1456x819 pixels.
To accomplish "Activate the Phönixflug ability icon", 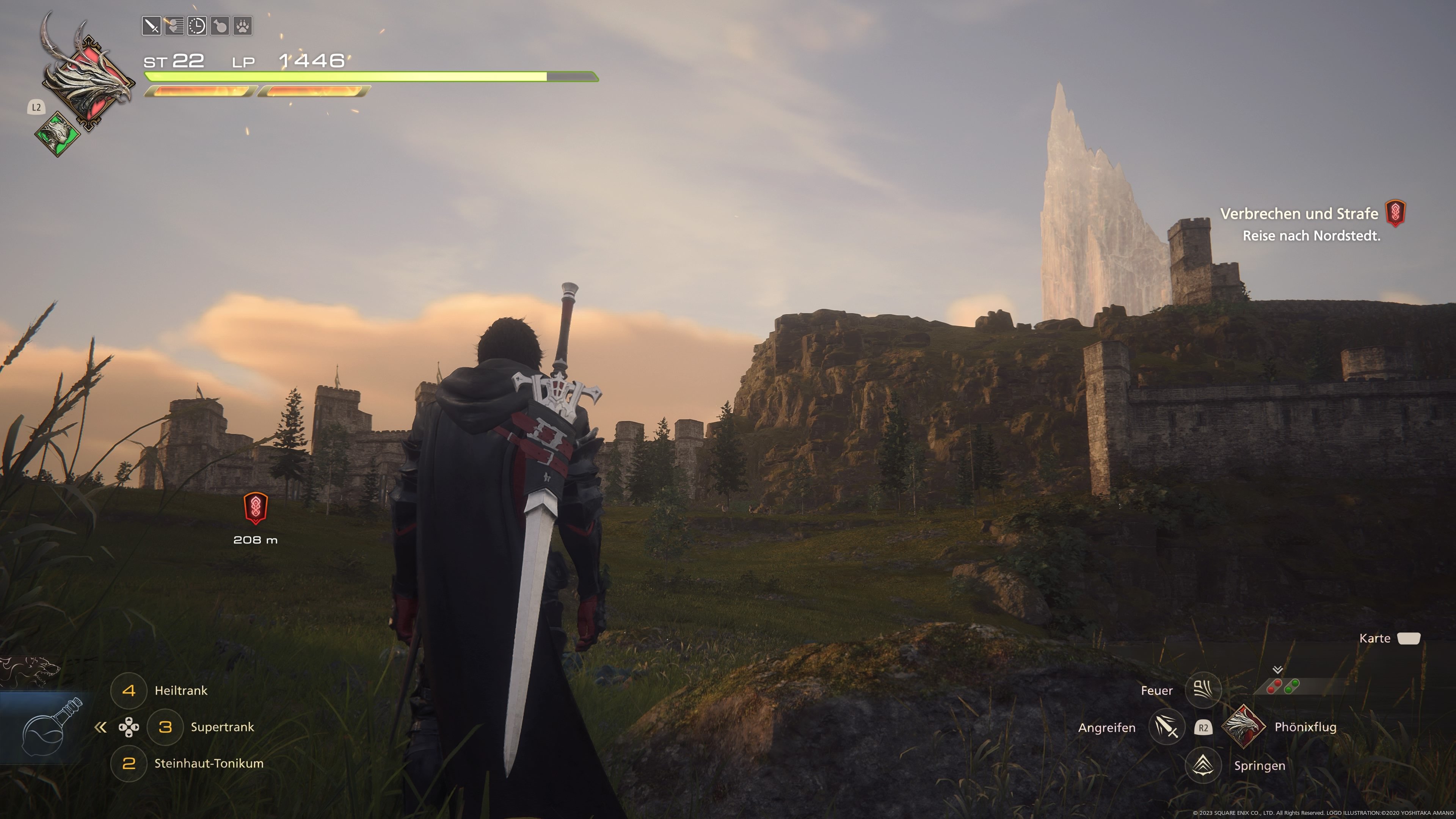I will click(x=1243, y=727).
